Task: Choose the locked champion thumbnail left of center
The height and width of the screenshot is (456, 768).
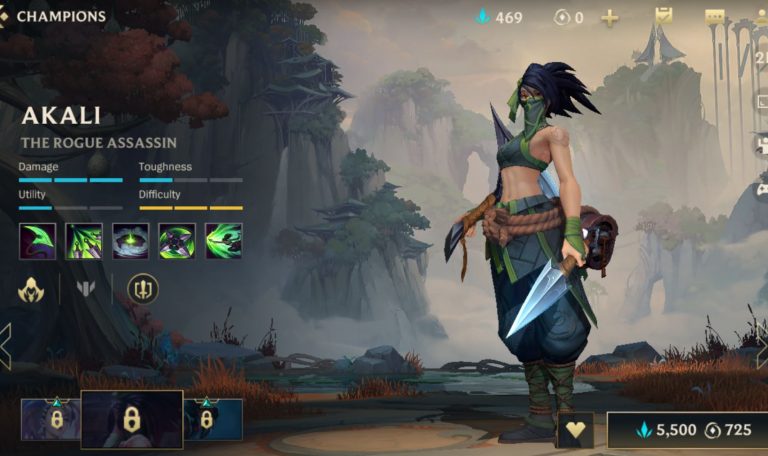Action: (x=49, y=420)
